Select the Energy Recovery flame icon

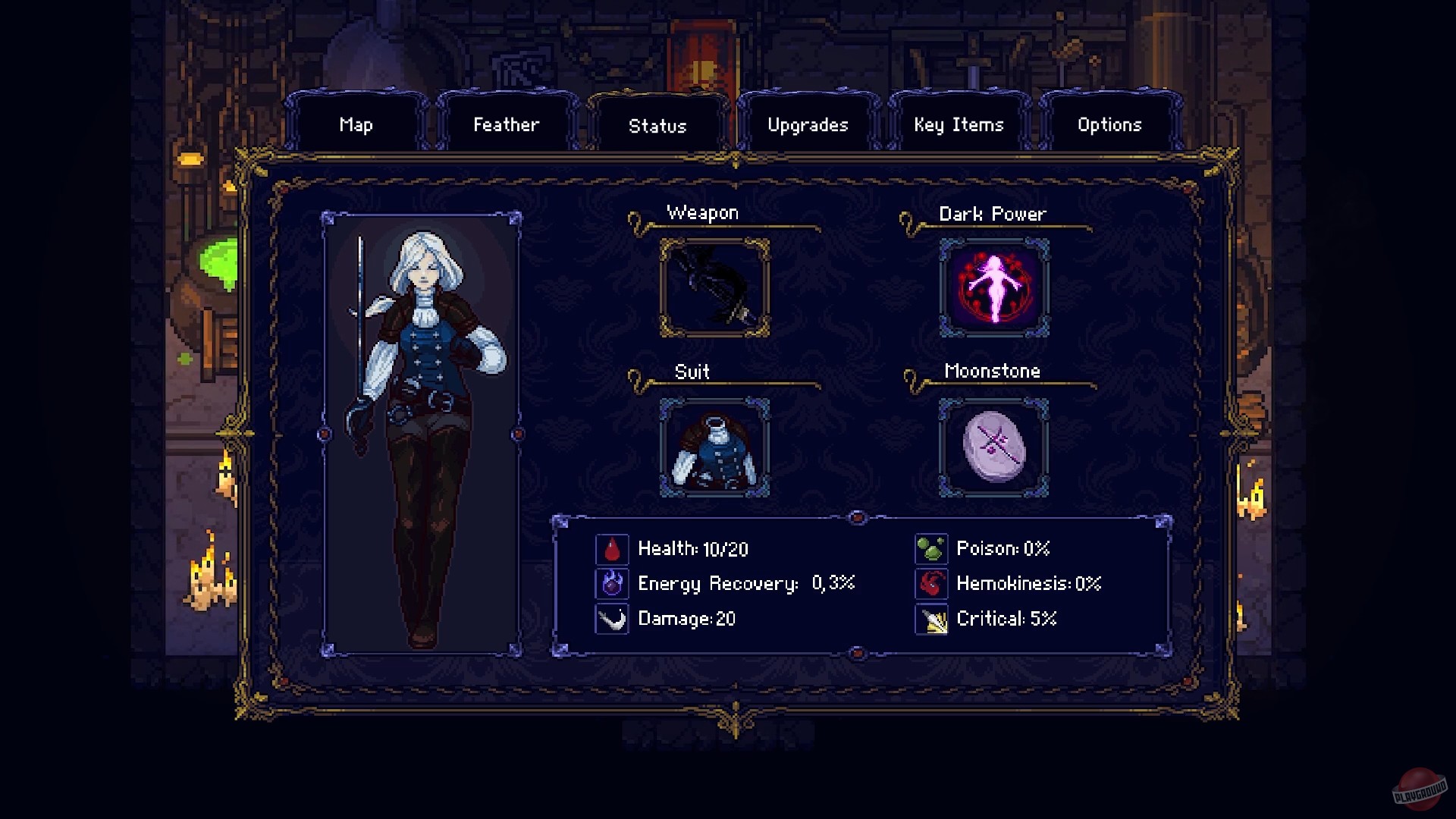coord(611,583)
